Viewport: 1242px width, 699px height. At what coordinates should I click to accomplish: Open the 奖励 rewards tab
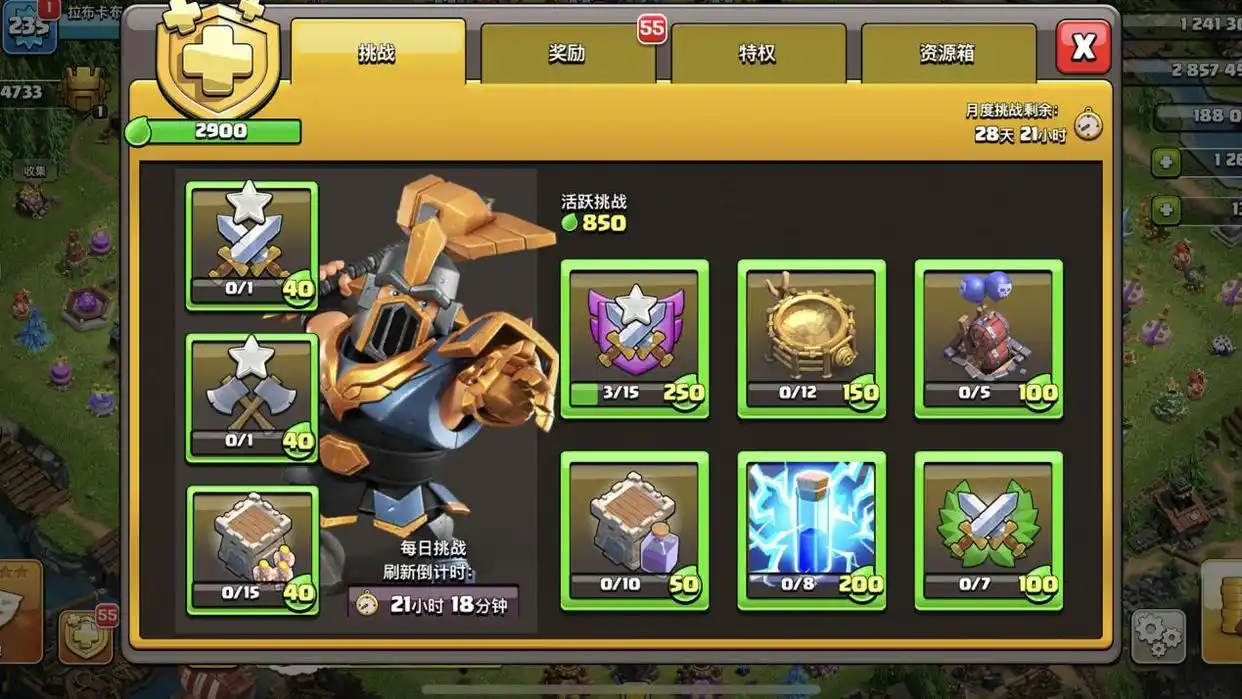coord(567,53)
